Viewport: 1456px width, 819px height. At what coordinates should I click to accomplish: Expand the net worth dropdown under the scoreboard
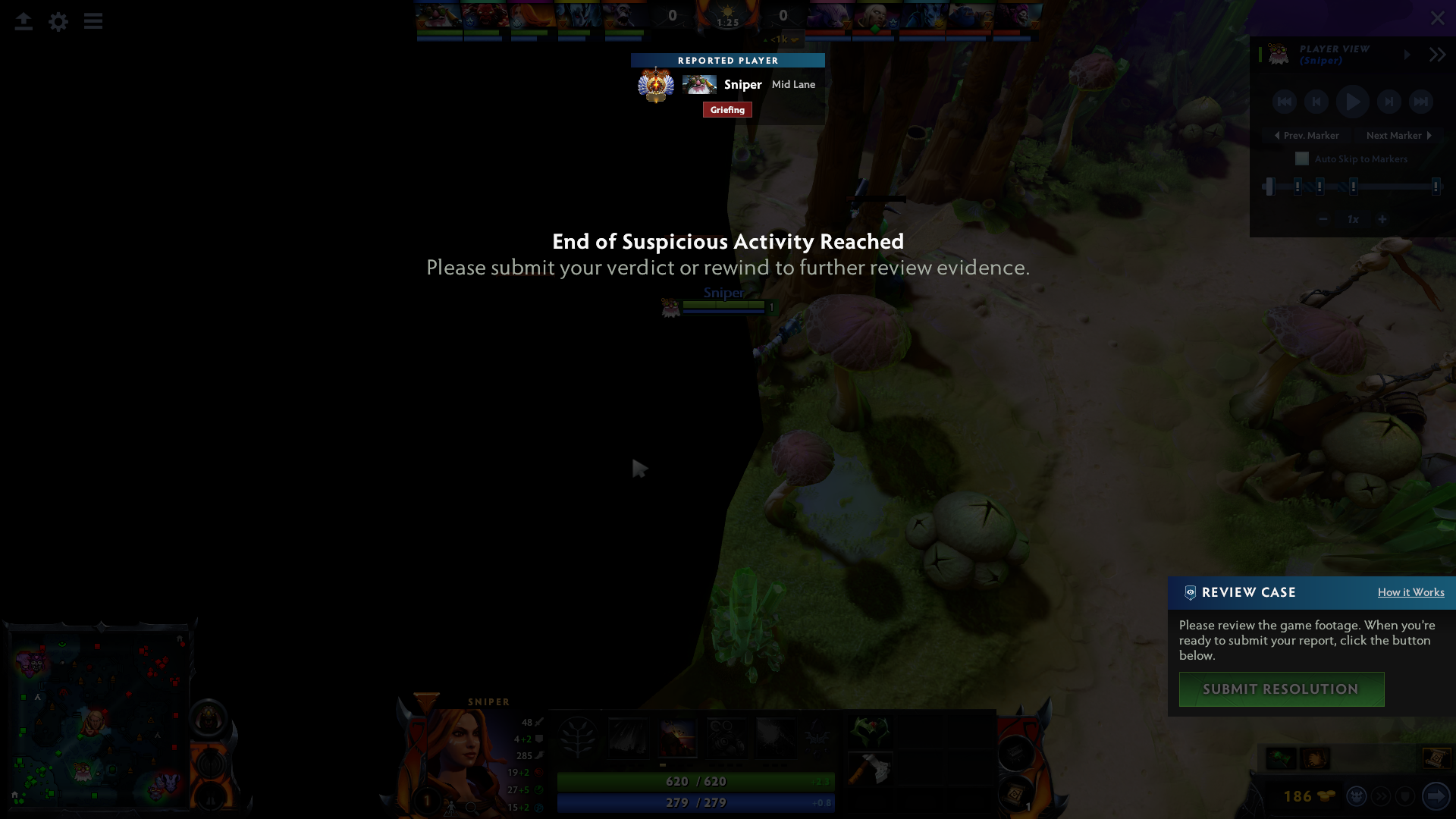[x=780, y=38]
